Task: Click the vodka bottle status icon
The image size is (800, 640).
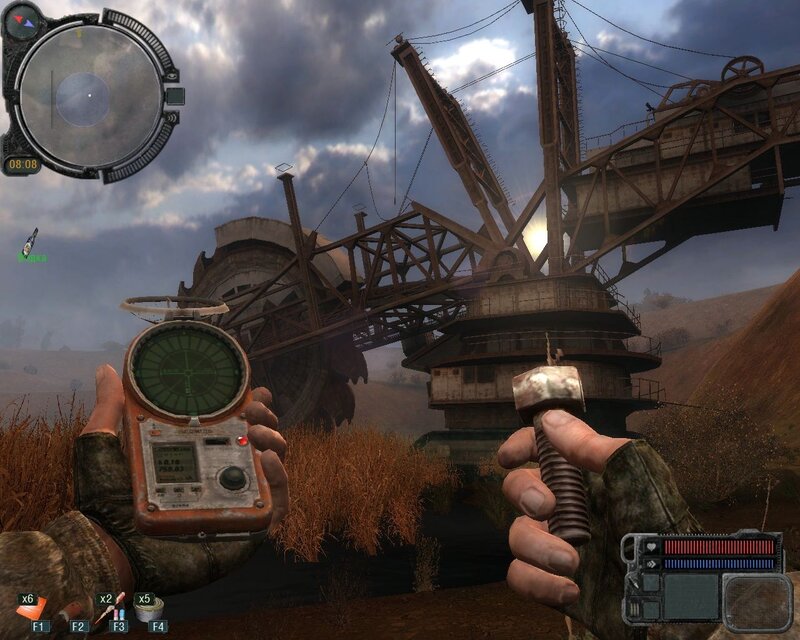Action: pos(32,240)
